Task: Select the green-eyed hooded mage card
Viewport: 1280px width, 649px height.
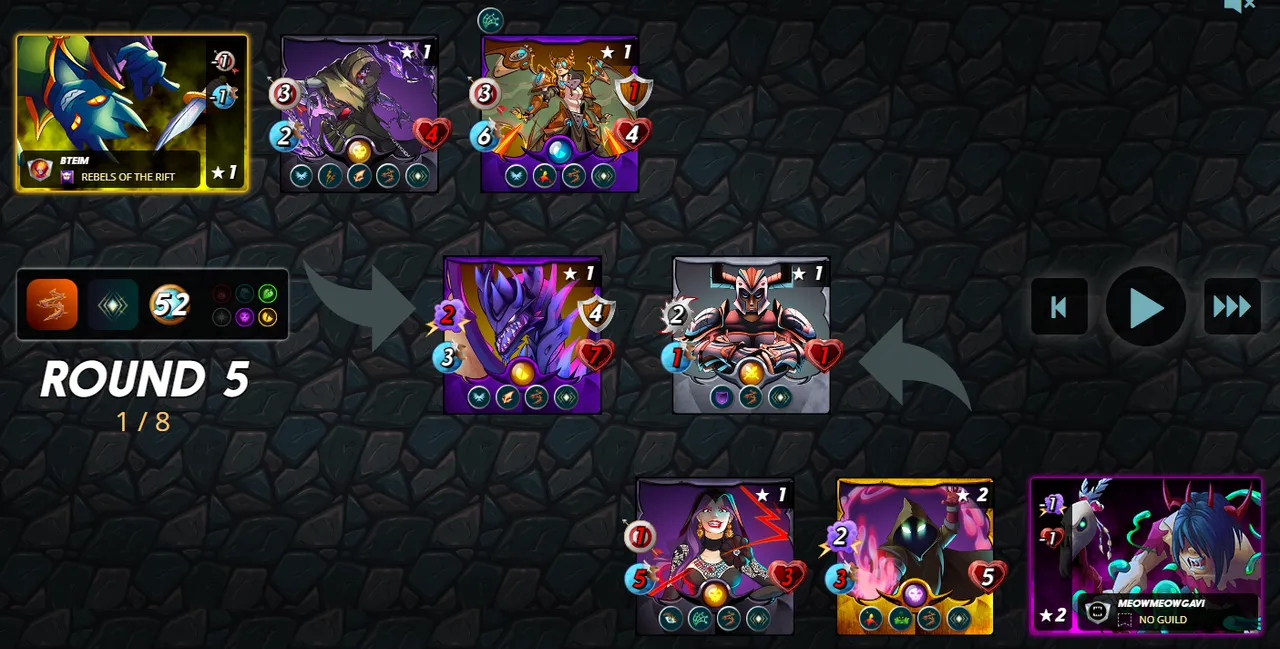Action: 915,555
